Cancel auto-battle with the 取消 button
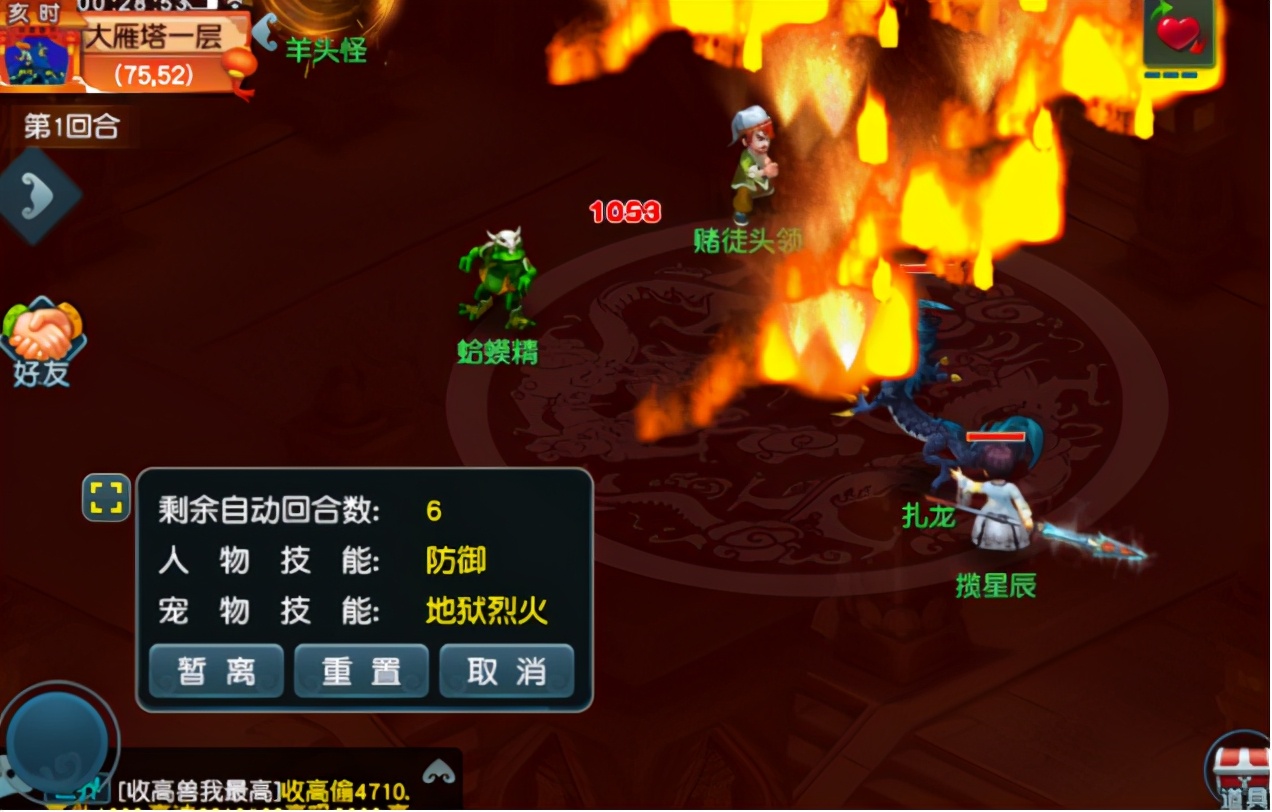 tap(506, 670)
